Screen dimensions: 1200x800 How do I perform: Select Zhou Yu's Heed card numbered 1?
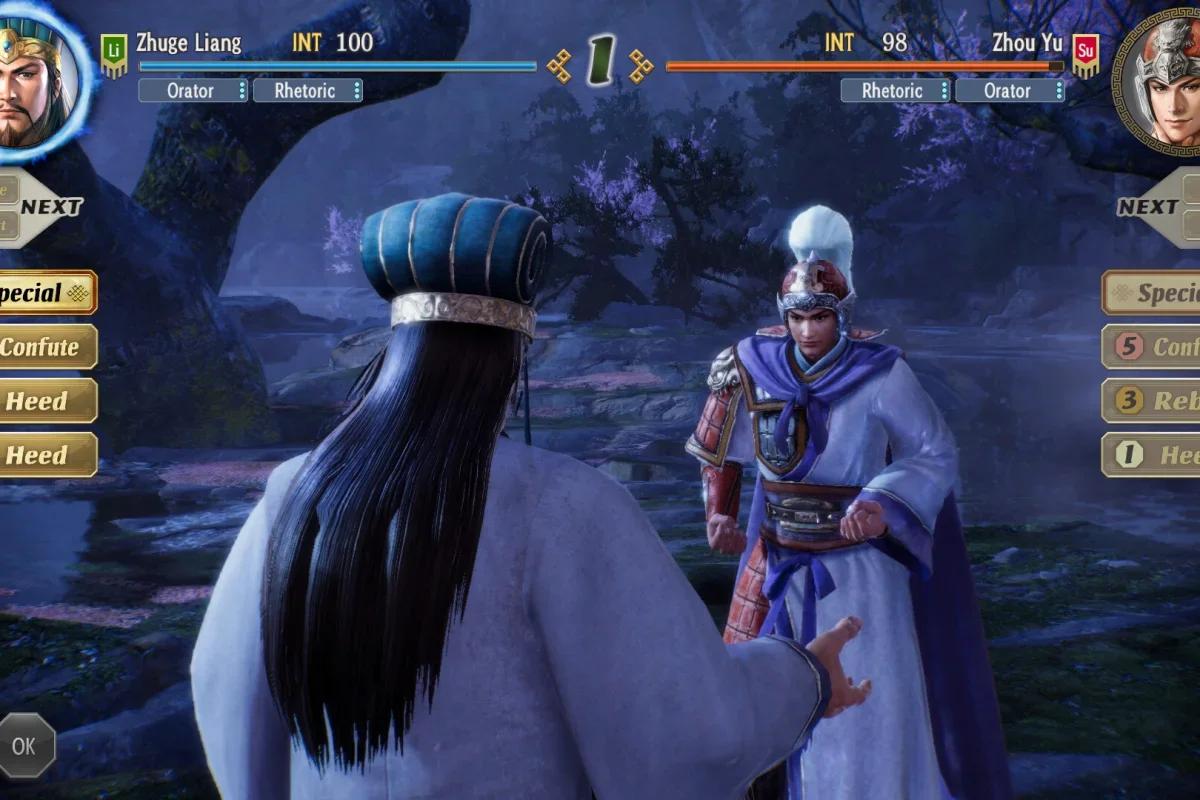pos(1153,455)
